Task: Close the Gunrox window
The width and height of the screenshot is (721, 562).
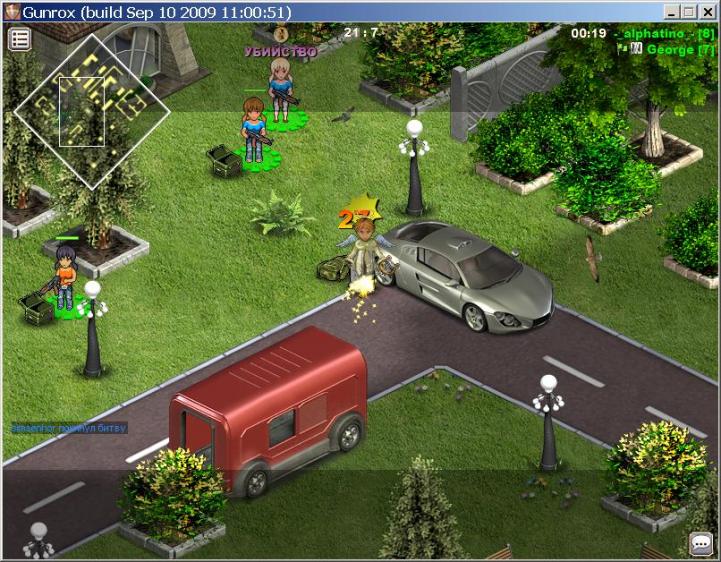Action: (707, 12)
